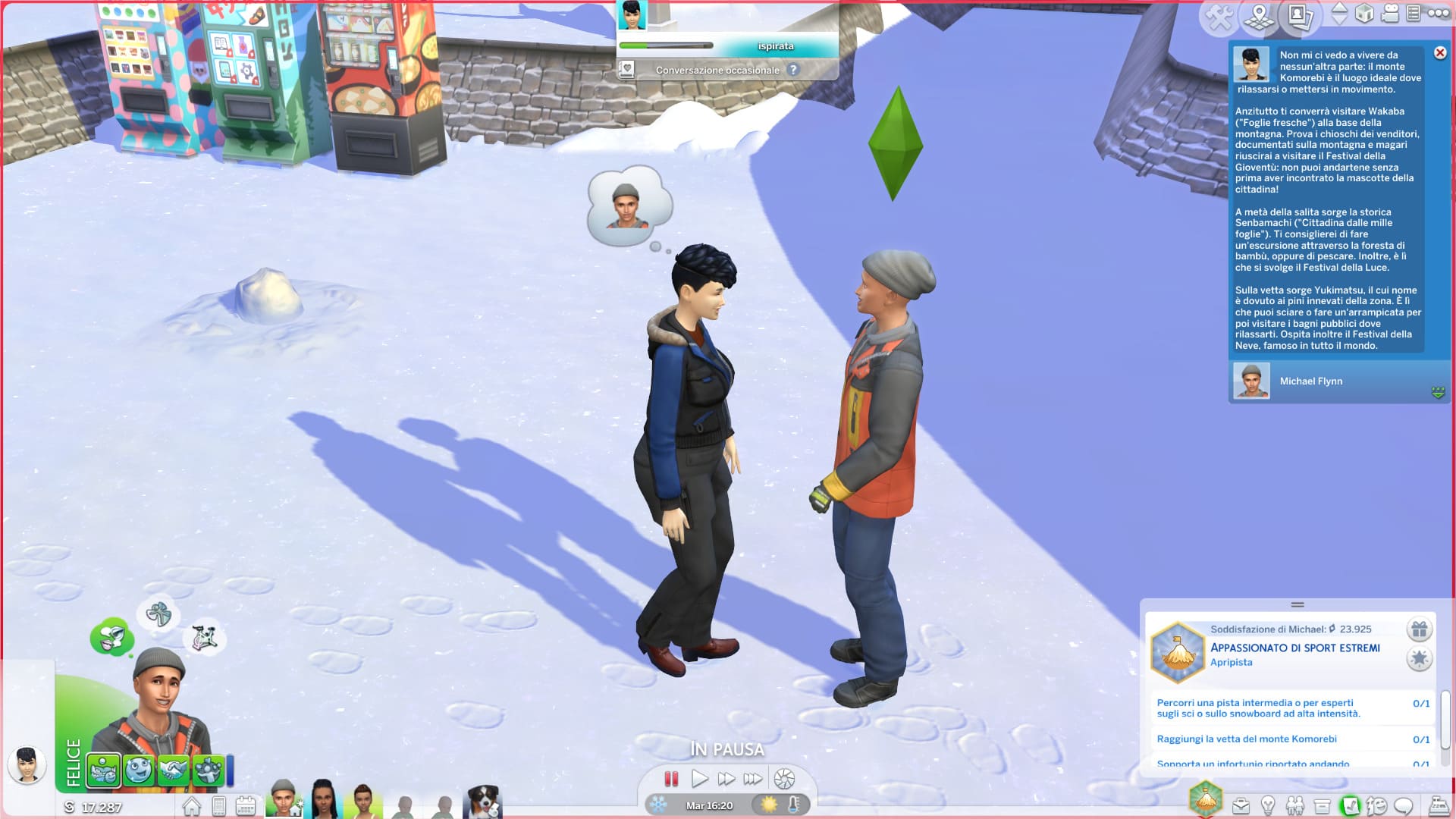This screenshot has width=1456, height=819.
Task: Open the satisfaction rewards store gift button
Action: pyautogui.click(x=1419, y=629)
